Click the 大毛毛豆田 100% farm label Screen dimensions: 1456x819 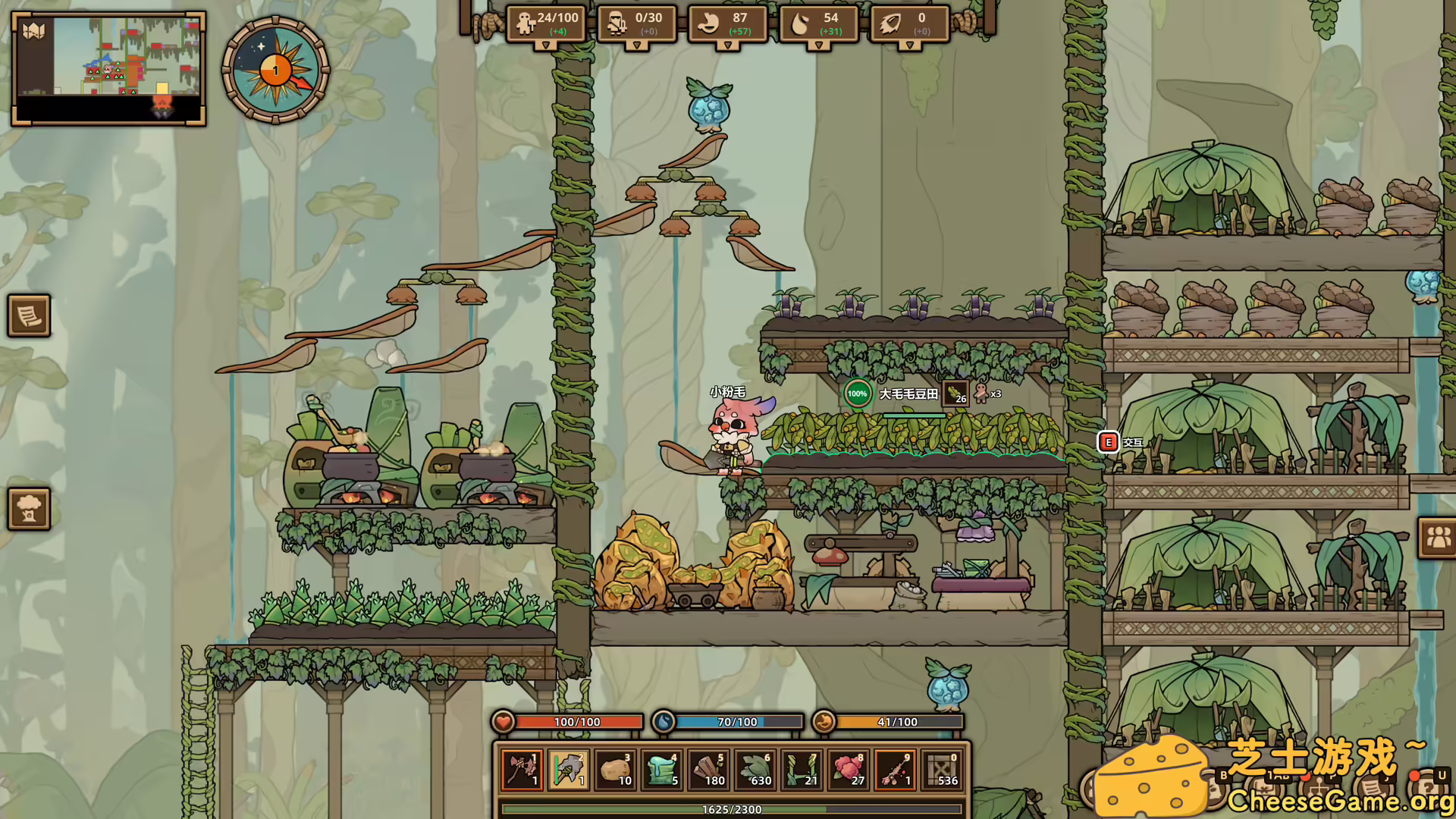[x=908, y=394]
